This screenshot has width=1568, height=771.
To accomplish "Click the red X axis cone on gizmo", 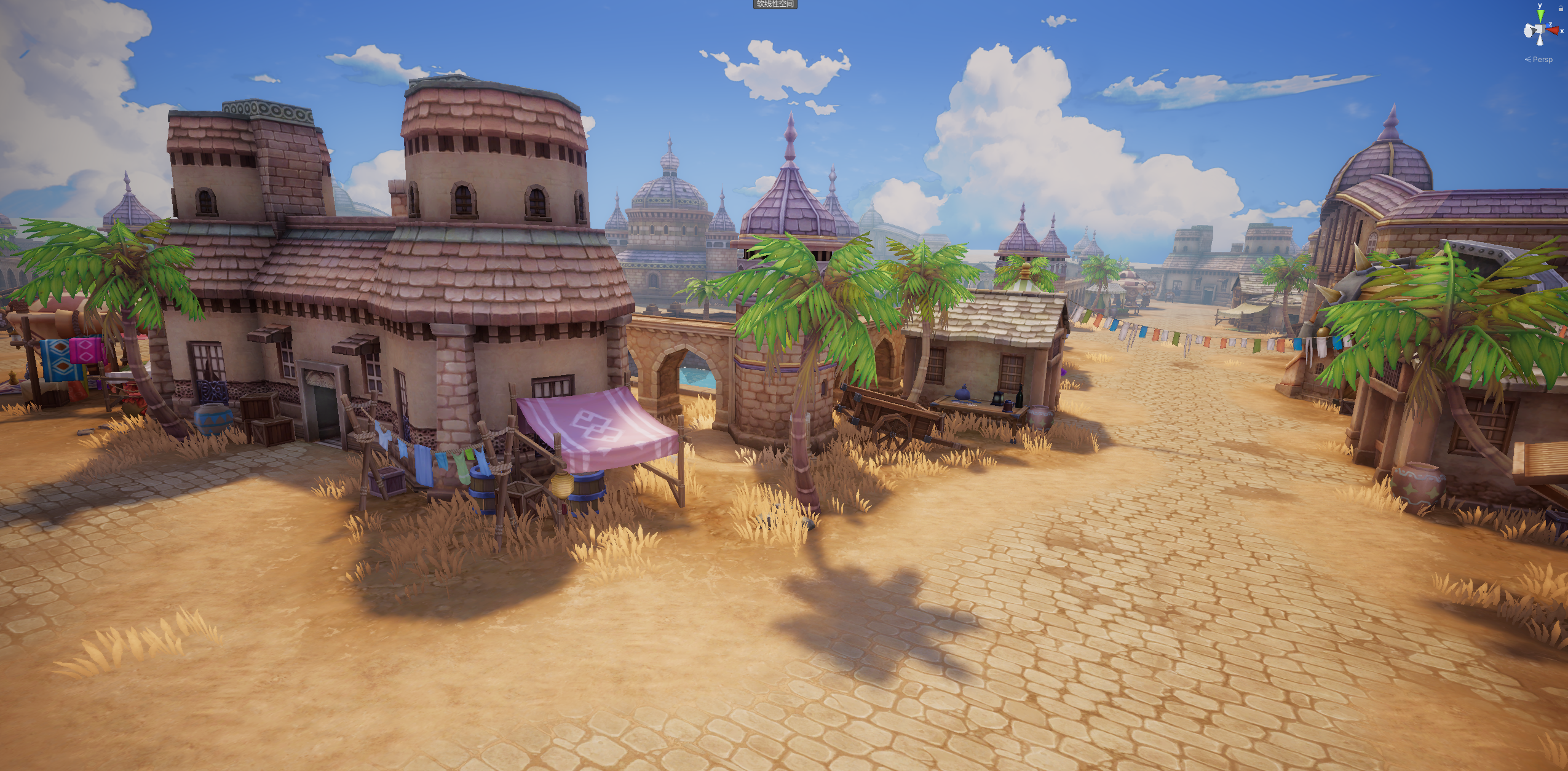I will point(1553,30).
